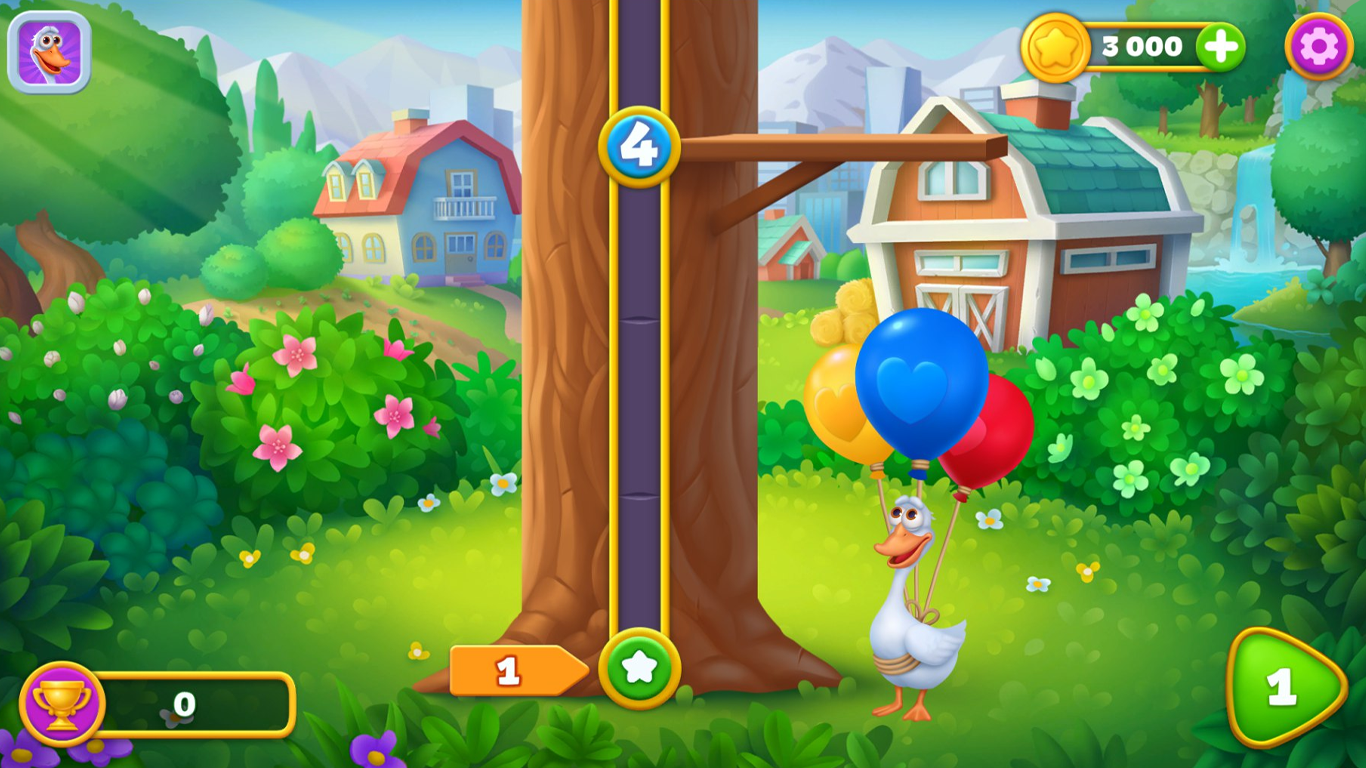Click the gold star coin icon
Viewport: 1366px width, 768px height.
[x=1056, y=45]
